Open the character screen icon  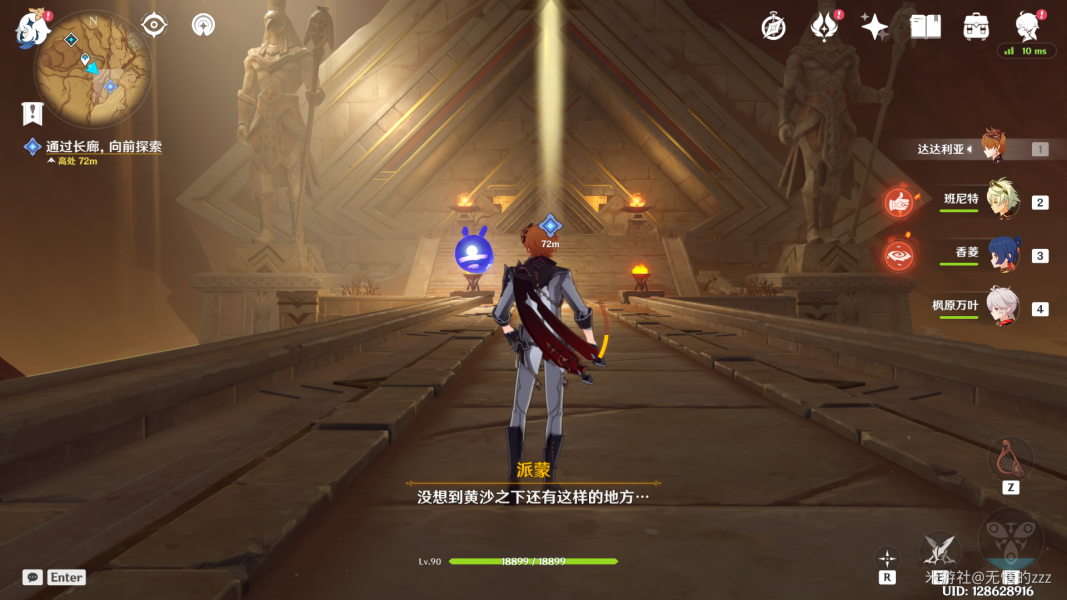1026,26
